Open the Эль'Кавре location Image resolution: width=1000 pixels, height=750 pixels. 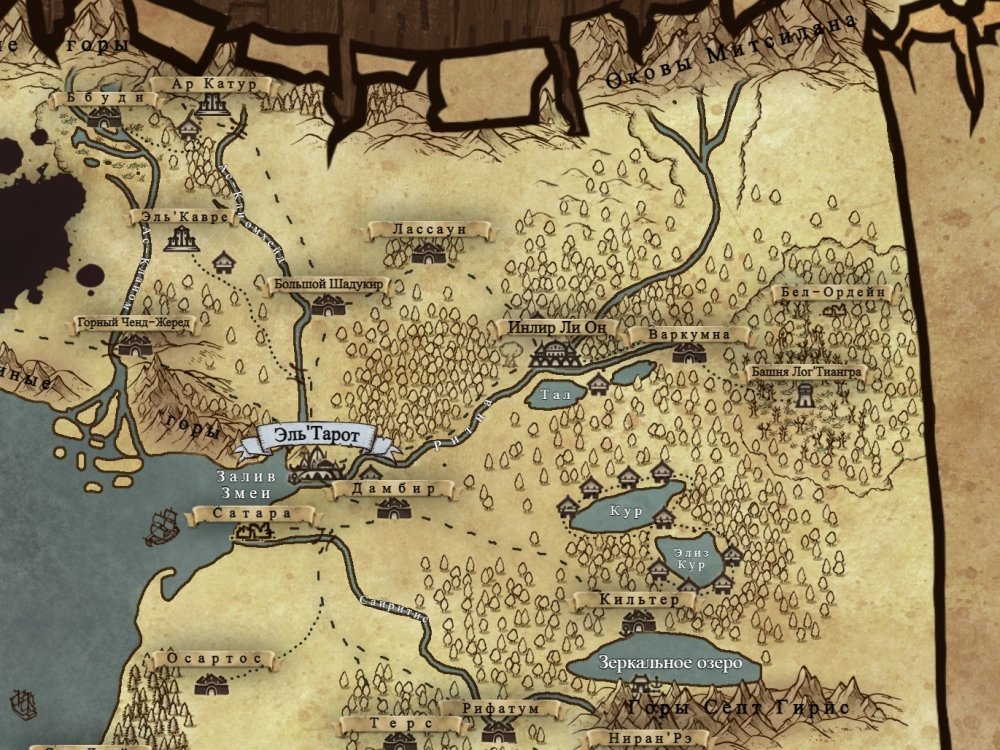181,217
